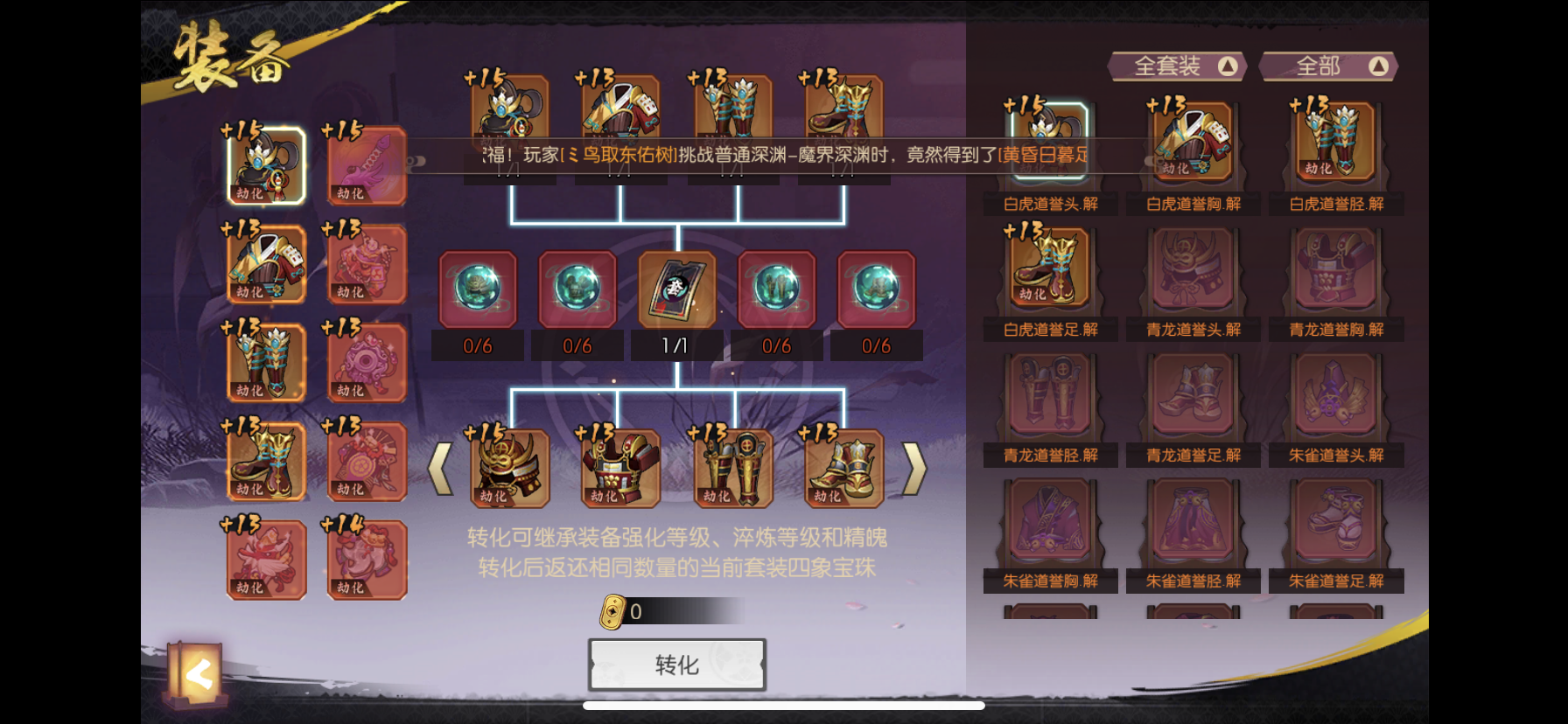1568x724 pixels.
Task: Click the right chevron to view next set
Action: pos(915,468)
